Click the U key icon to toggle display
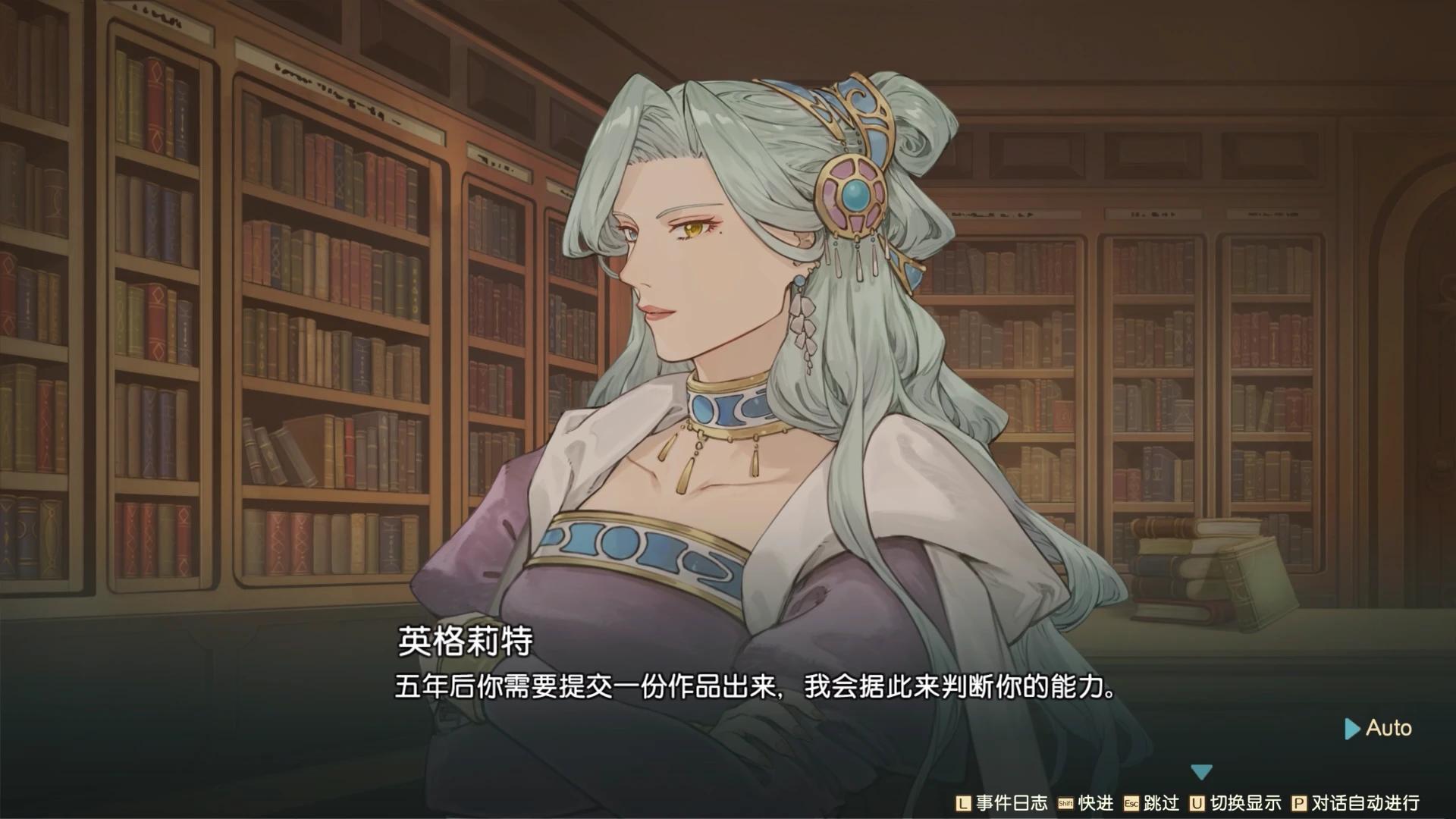The height and width of the screenshot is (819, 1456). tap(1197, 804)
